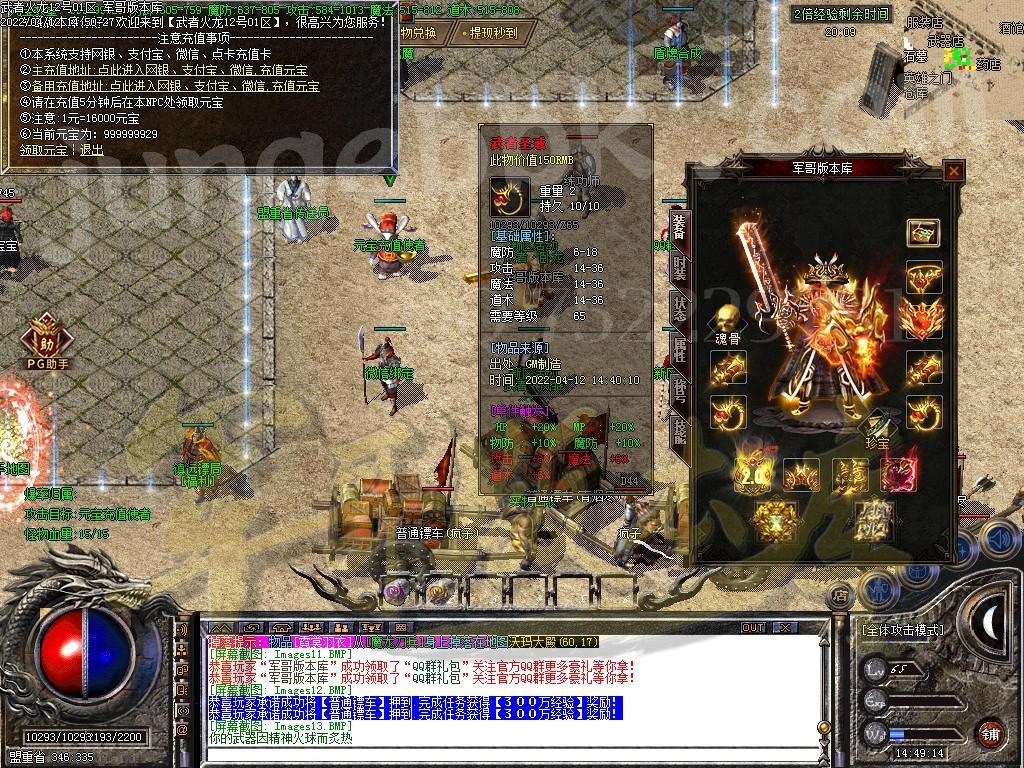The width and height of the screenshot is (1024, 768).
Task: Select the equipped golden necklace slot
Action: coord(922,278)
